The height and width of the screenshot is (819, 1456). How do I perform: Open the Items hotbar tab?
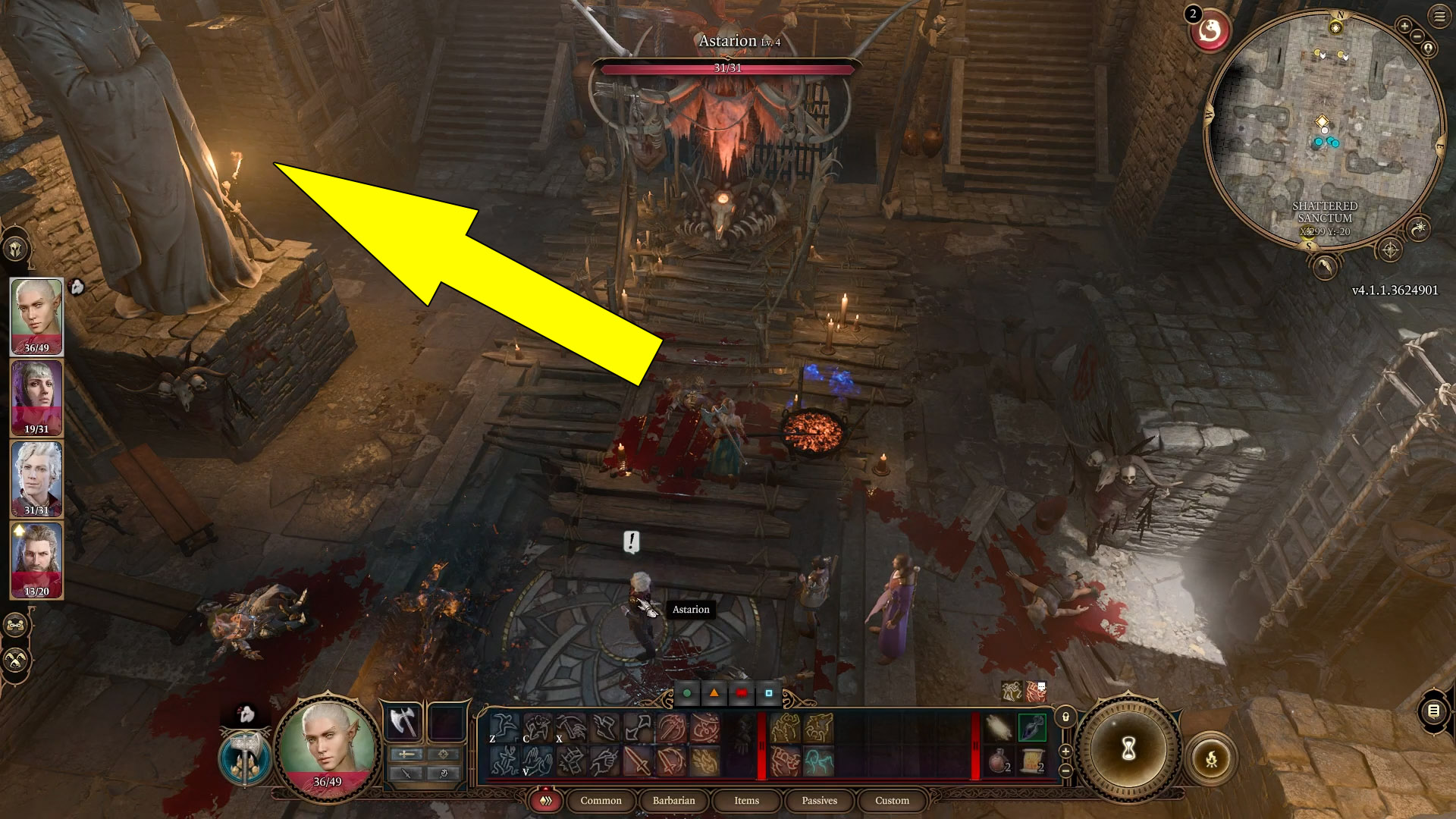click(747, 801)
